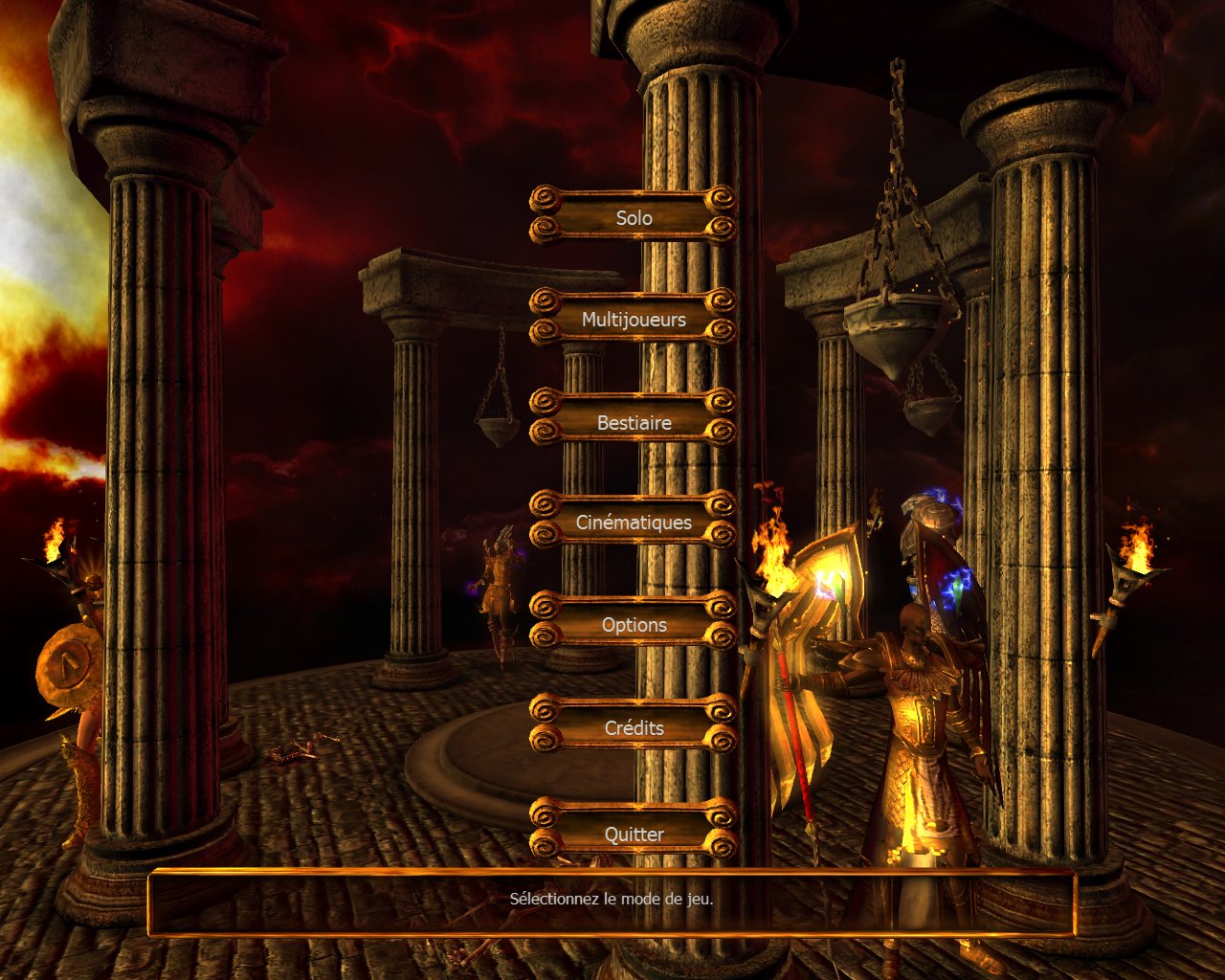Open the Bestiaire
The height and width of the screenshot is (980, 1225).
pos(634,422)
